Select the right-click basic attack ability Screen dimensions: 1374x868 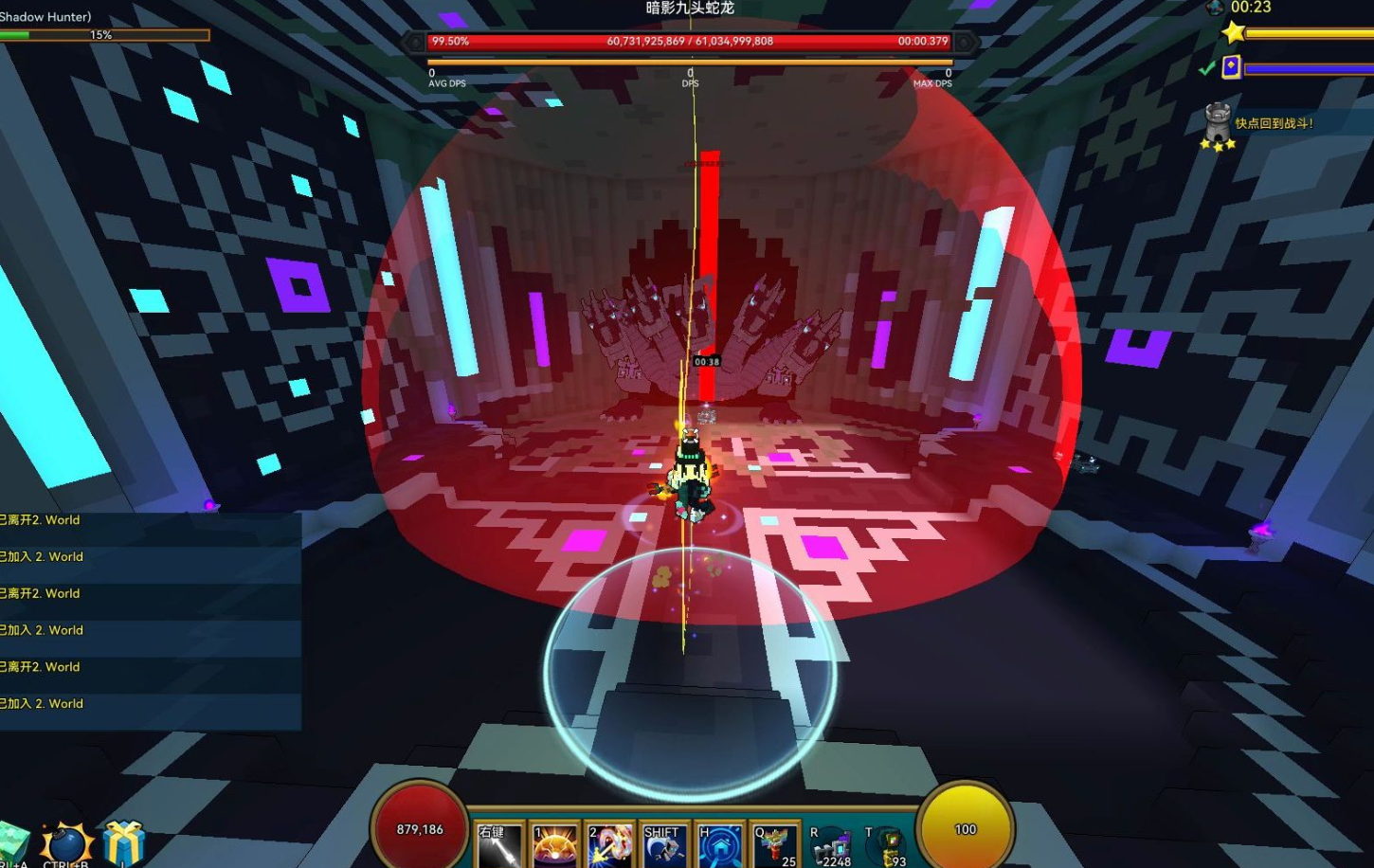(499, 844)
